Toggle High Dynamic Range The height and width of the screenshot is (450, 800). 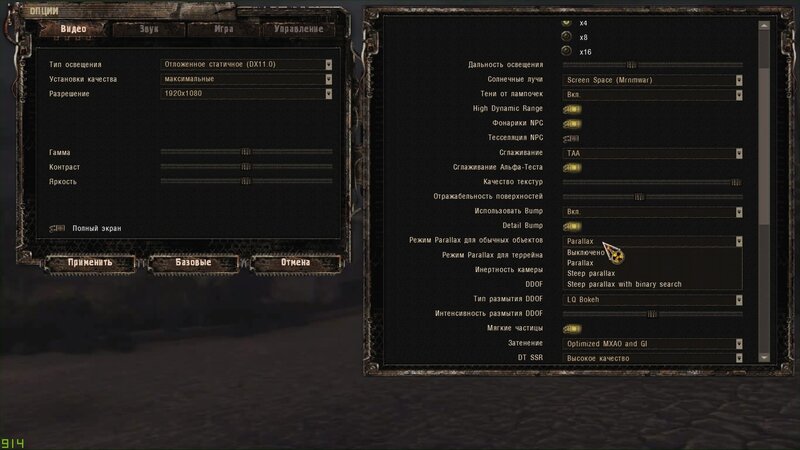(x=573, y=108)
